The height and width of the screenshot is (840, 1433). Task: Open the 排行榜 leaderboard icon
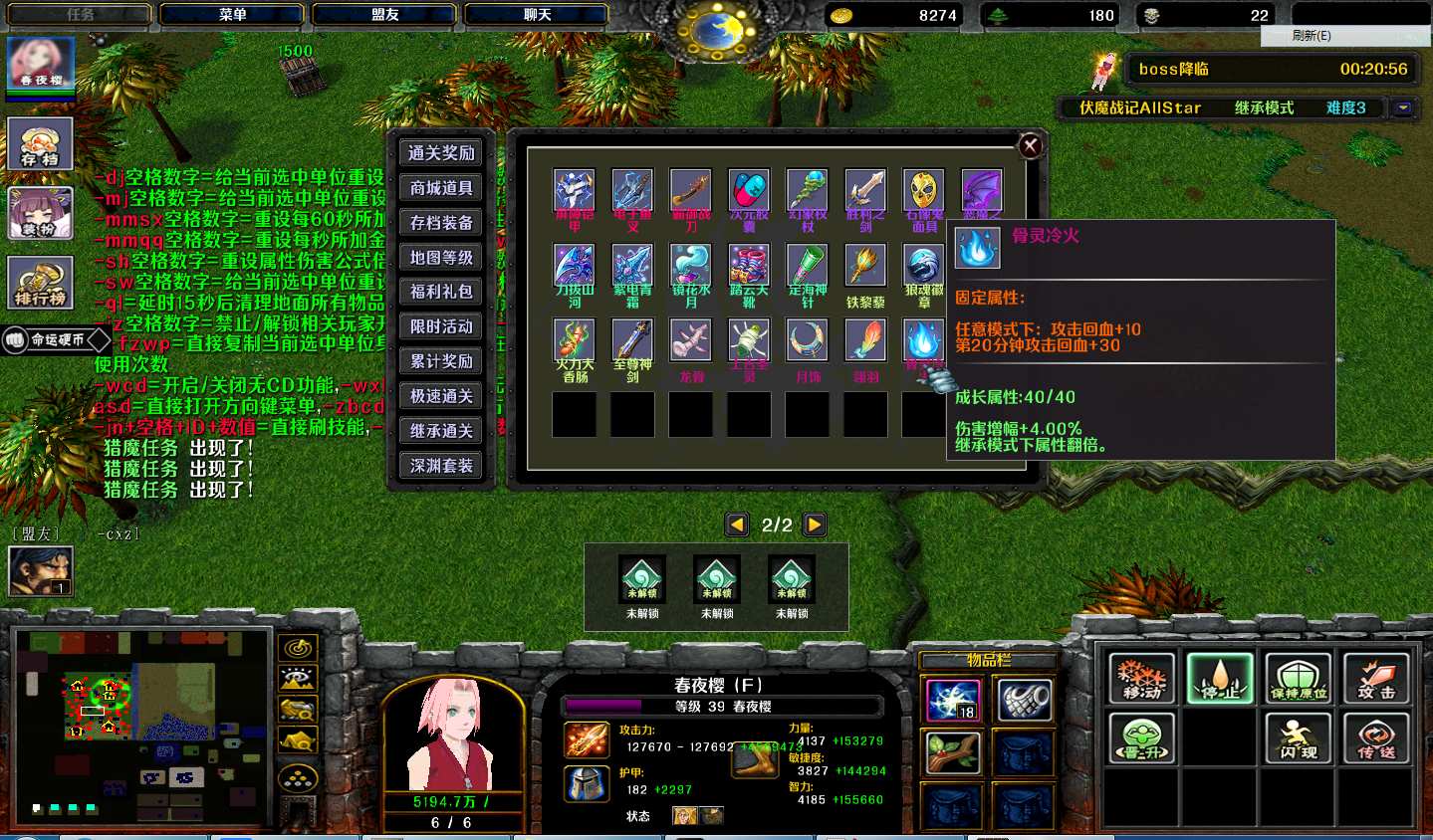coord(41,284)
